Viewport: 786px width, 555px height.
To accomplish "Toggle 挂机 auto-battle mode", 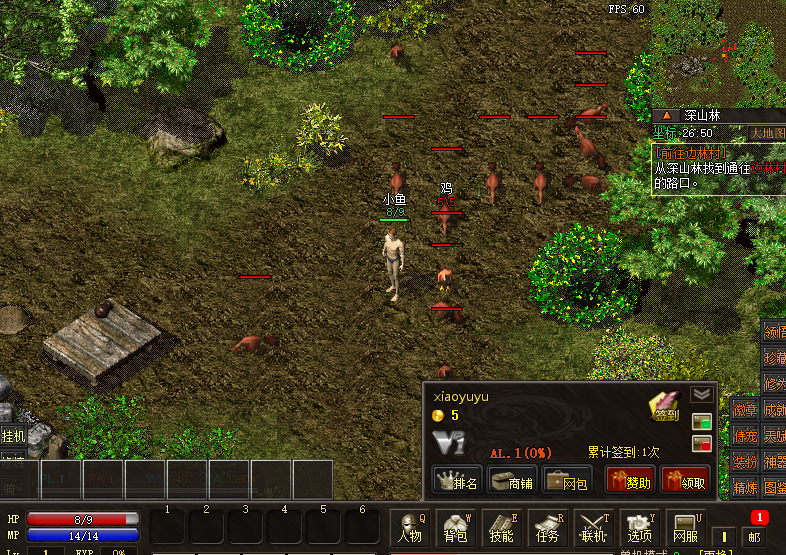I will click(x=13, y=436).
